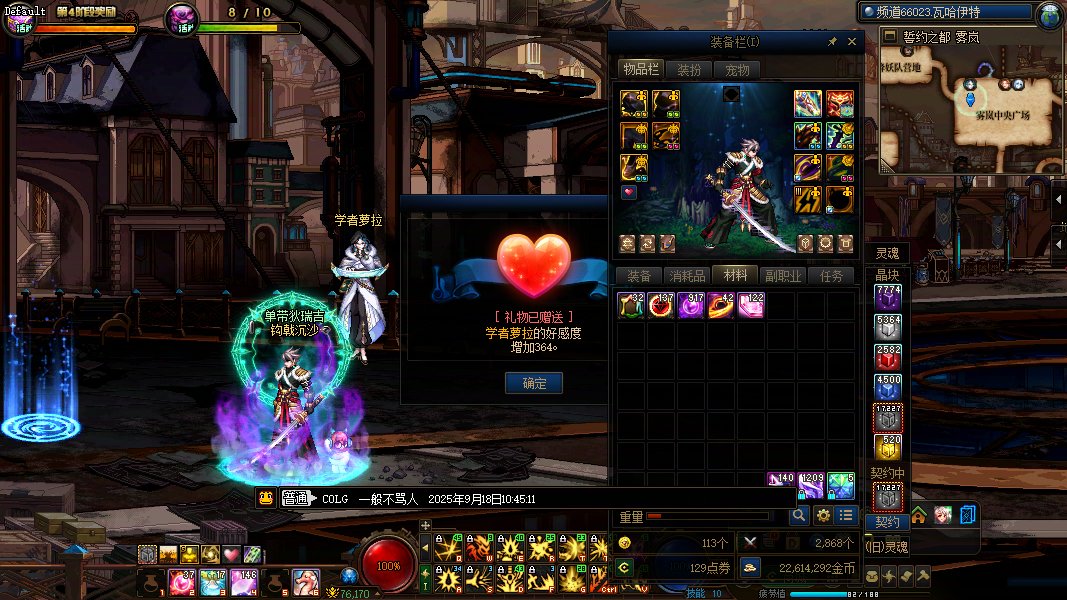This screenshot has width=1067, height=600.
Task: Close the equipment inventory window
Action: (852, 42)
